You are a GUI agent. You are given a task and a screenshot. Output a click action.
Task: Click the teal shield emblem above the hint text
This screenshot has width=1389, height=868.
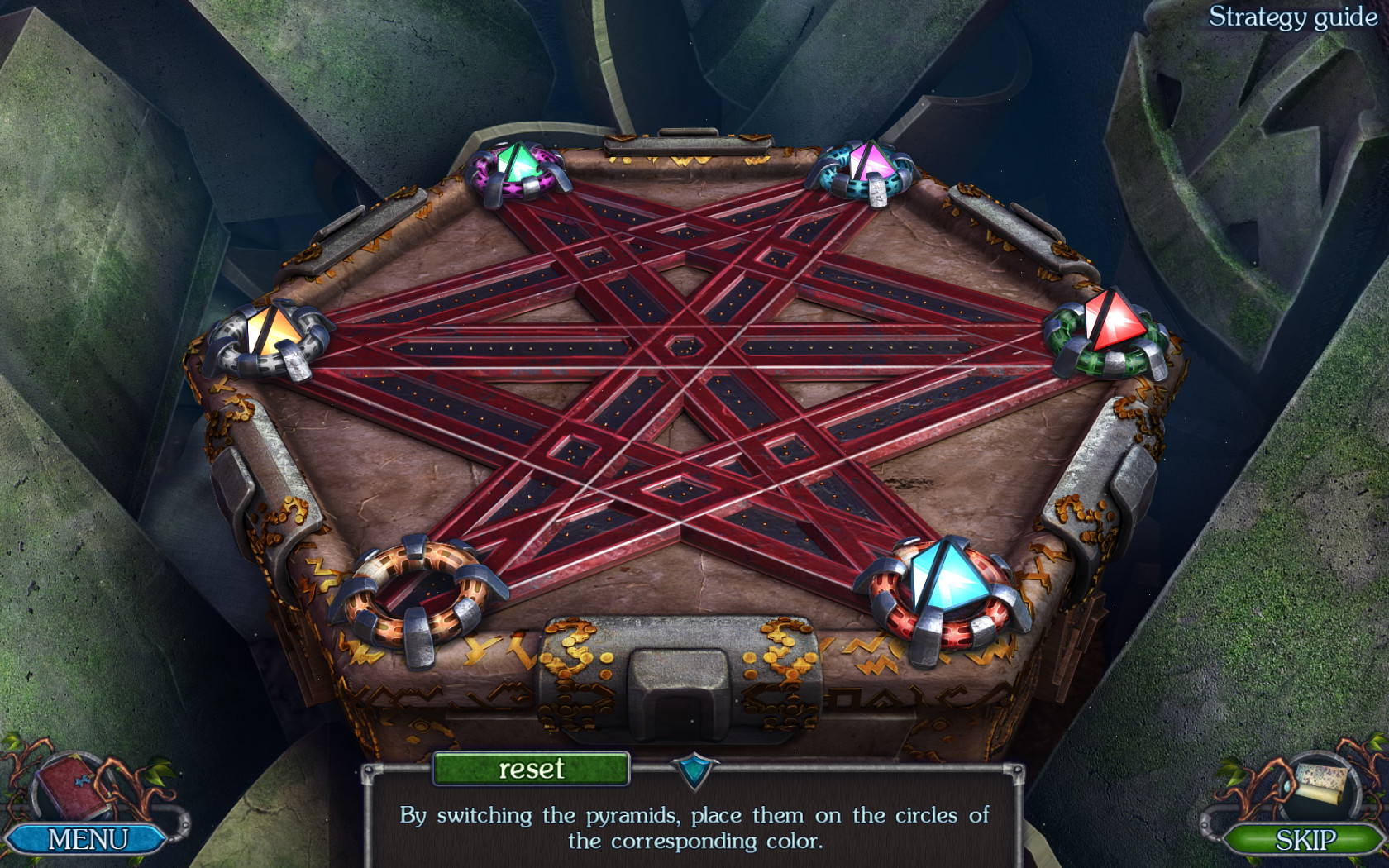click(694, 770)
